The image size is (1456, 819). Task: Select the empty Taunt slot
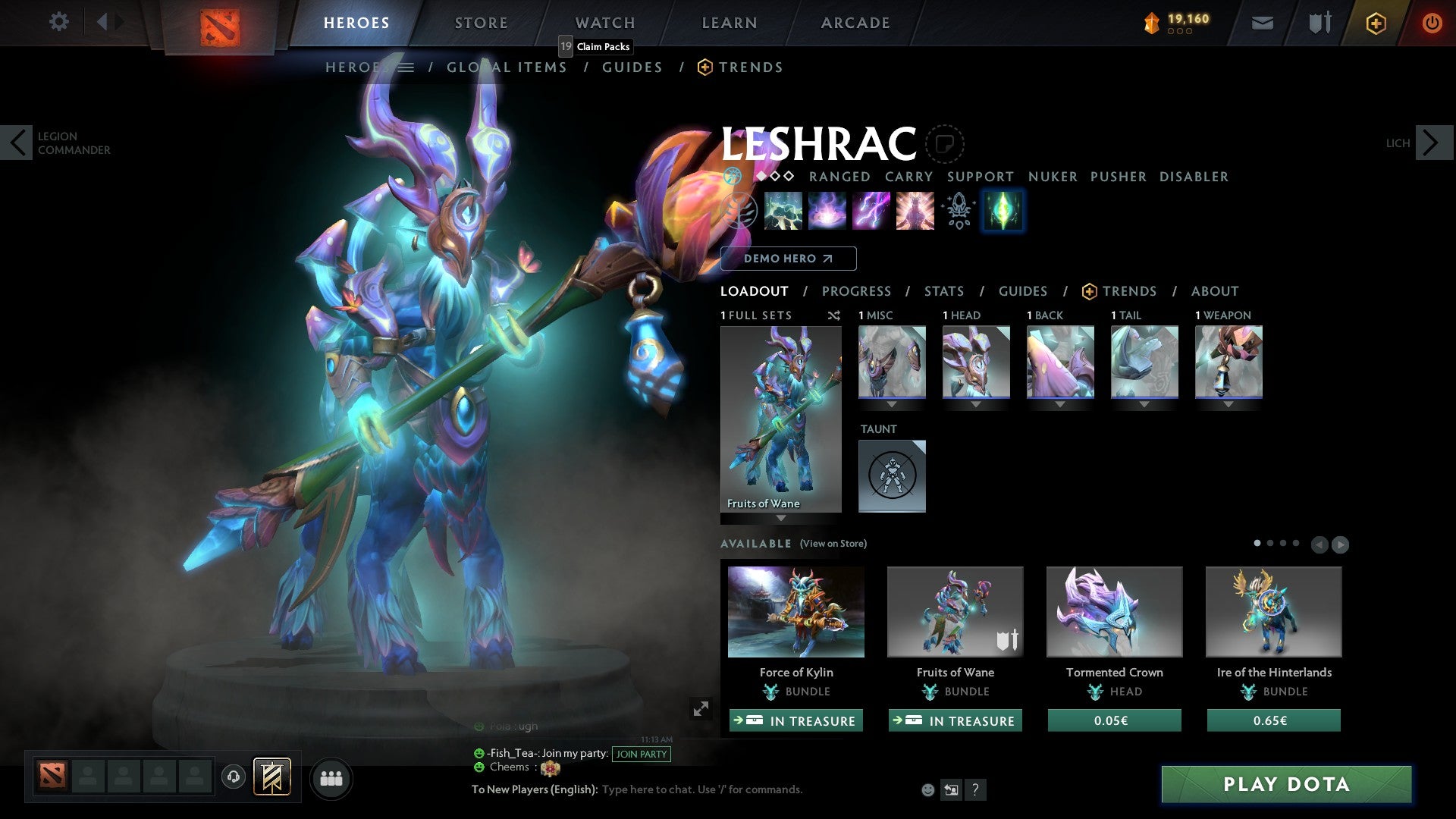click(892, 475)
